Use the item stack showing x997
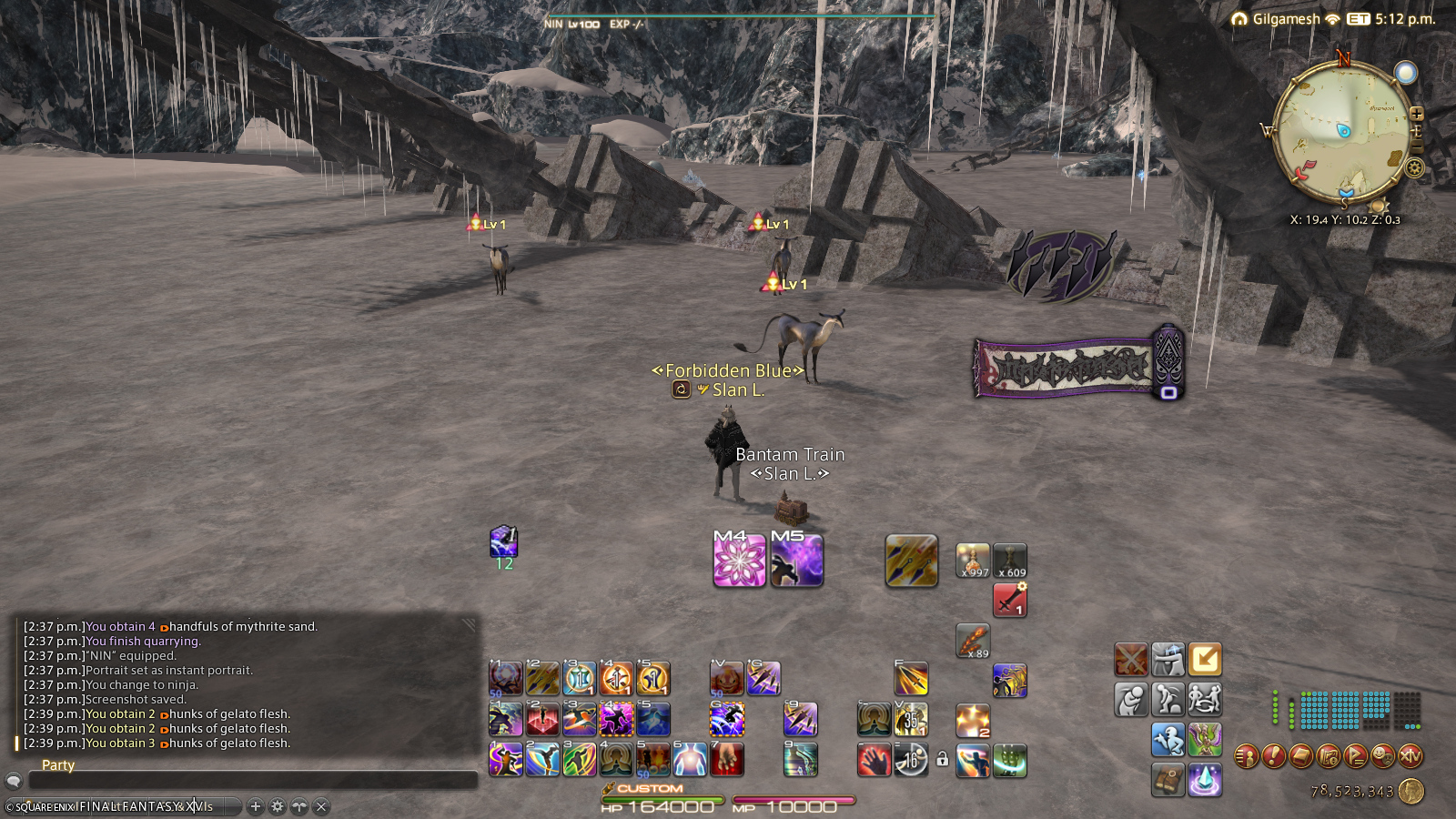The image size is (1456, 819). click(x=973, y=561)
